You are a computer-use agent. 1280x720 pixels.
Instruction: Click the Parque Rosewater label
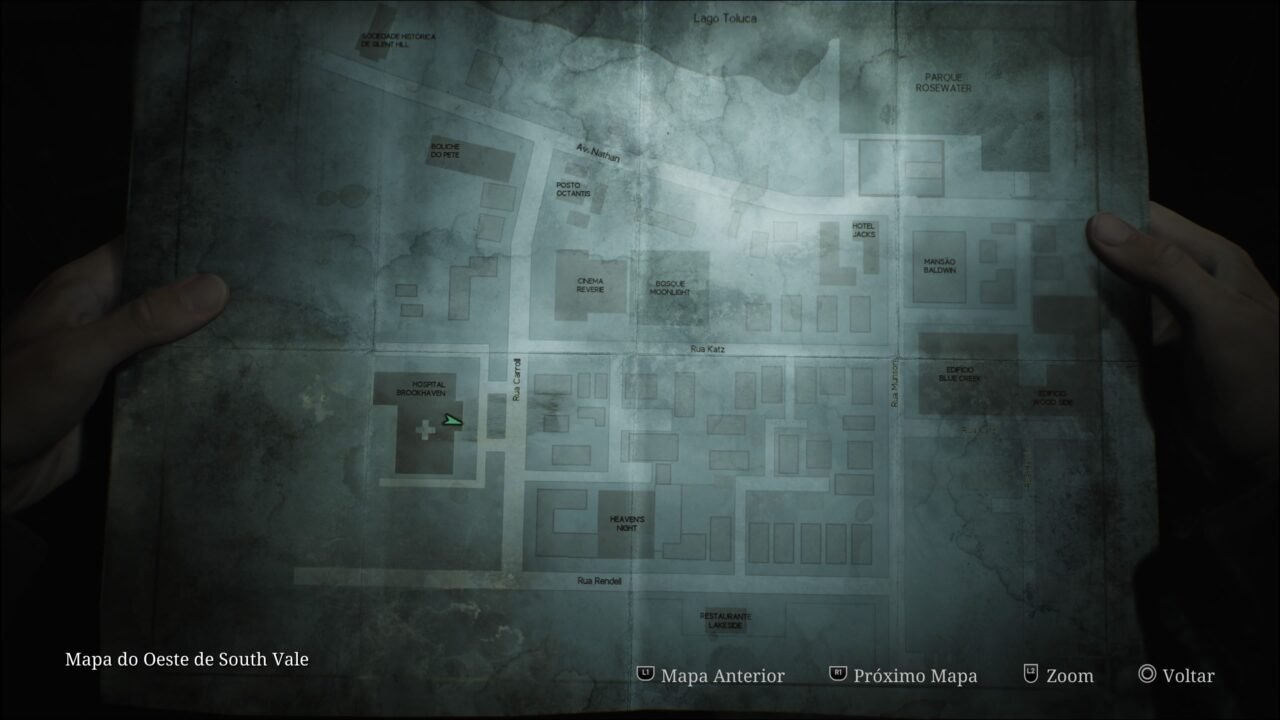pos(943,80)
